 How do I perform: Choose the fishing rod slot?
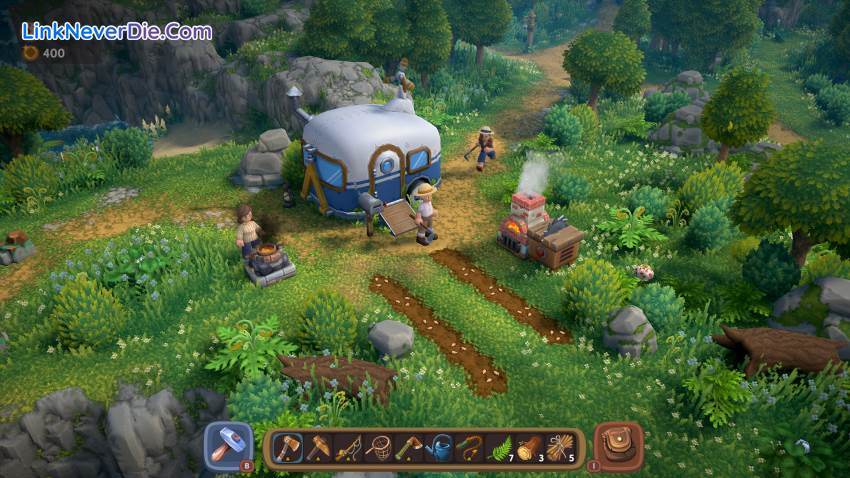click(348, 448)
